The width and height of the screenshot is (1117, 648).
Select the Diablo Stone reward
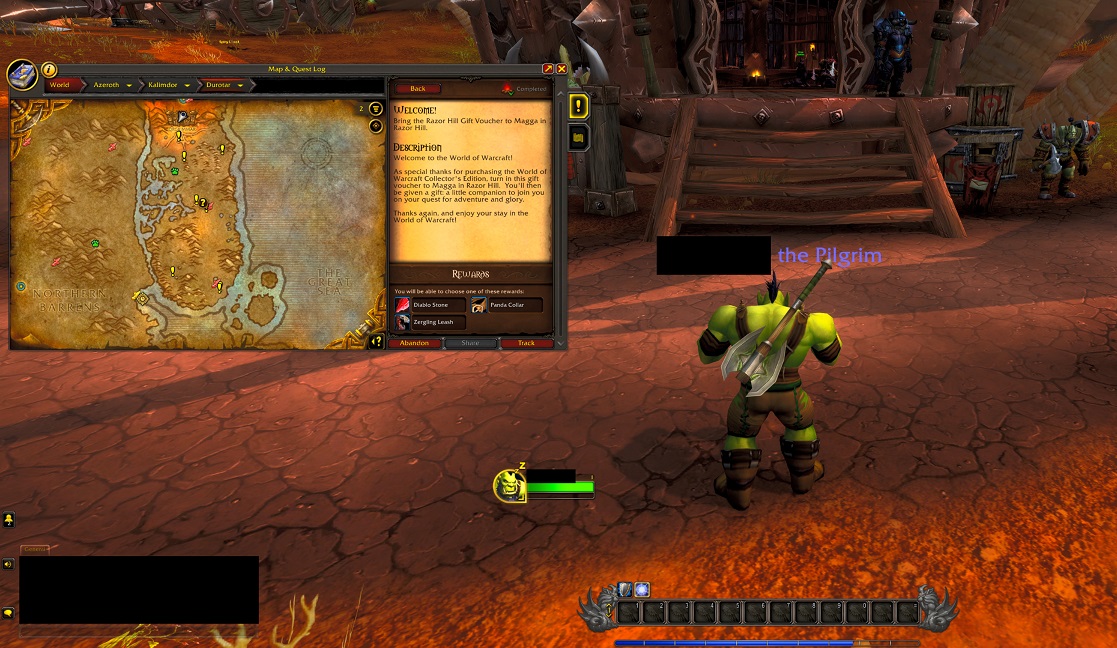430,305
